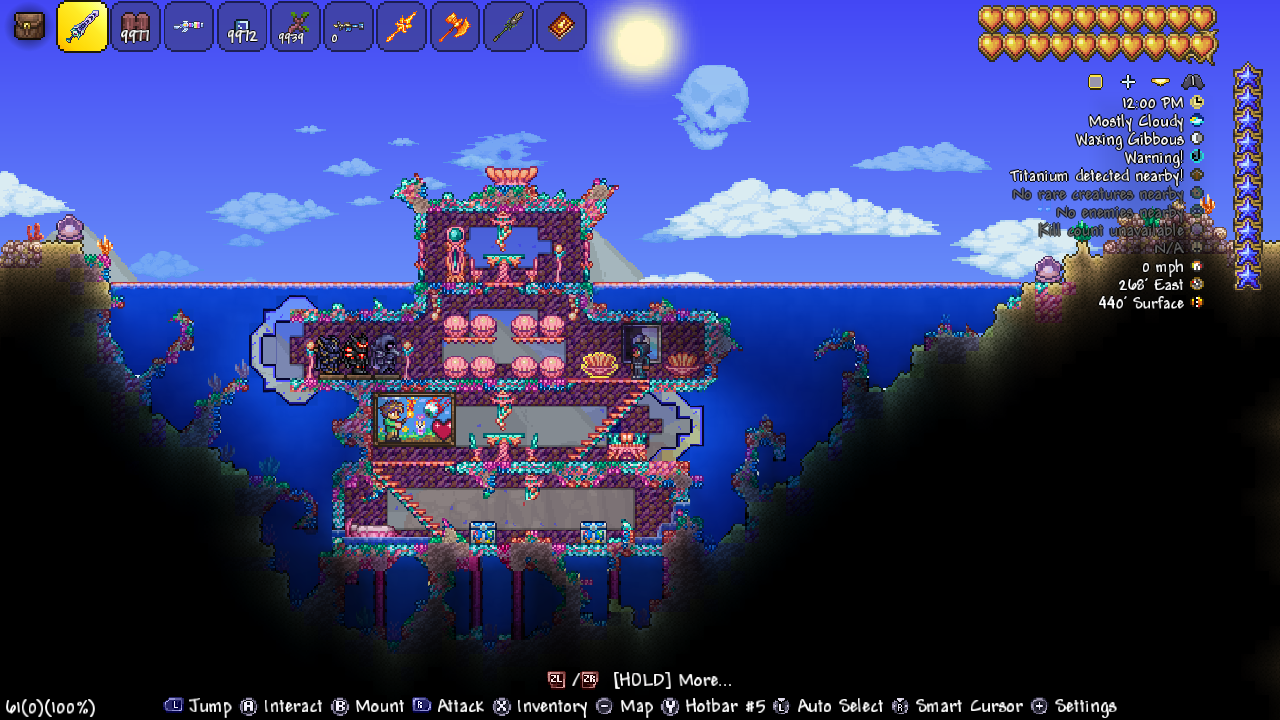This screenshot has height=720, width=1280.
Task: Pick the crossed twigs stack of 9939
Action: coord(295,27)
